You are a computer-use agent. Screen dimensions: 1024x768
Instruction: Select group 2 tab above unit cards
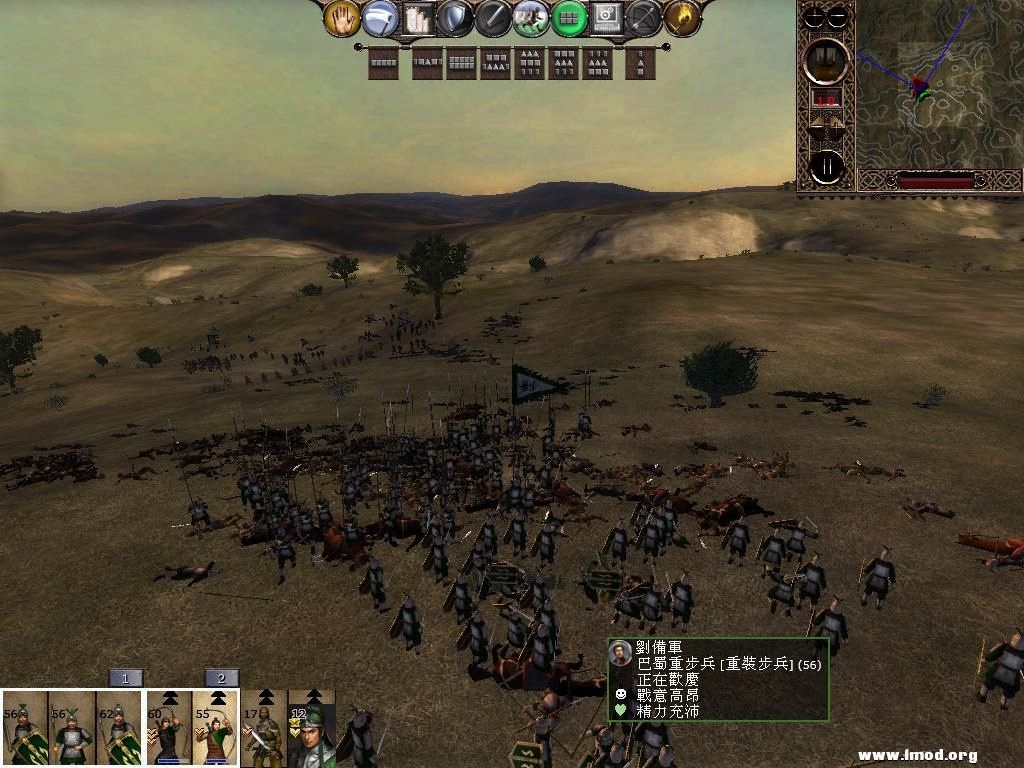(x=221, y=678)
